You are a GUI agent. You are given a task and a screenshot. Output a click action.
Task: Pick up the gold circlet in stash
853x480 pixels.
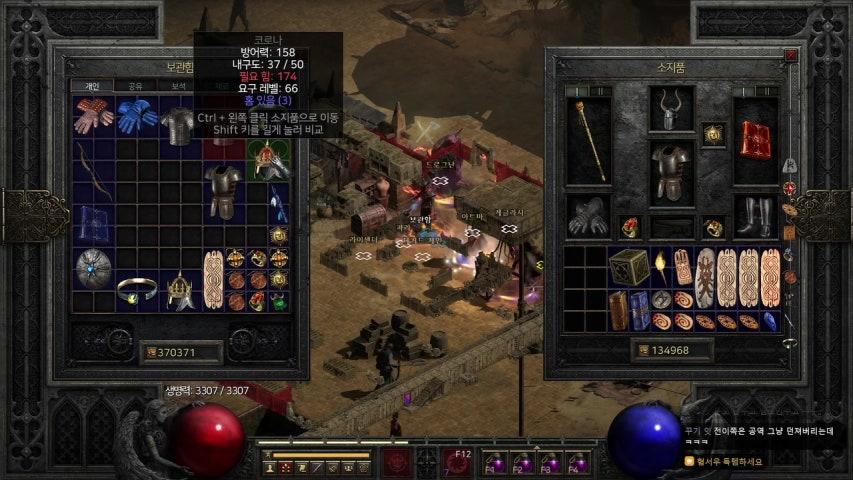point(136,291)
